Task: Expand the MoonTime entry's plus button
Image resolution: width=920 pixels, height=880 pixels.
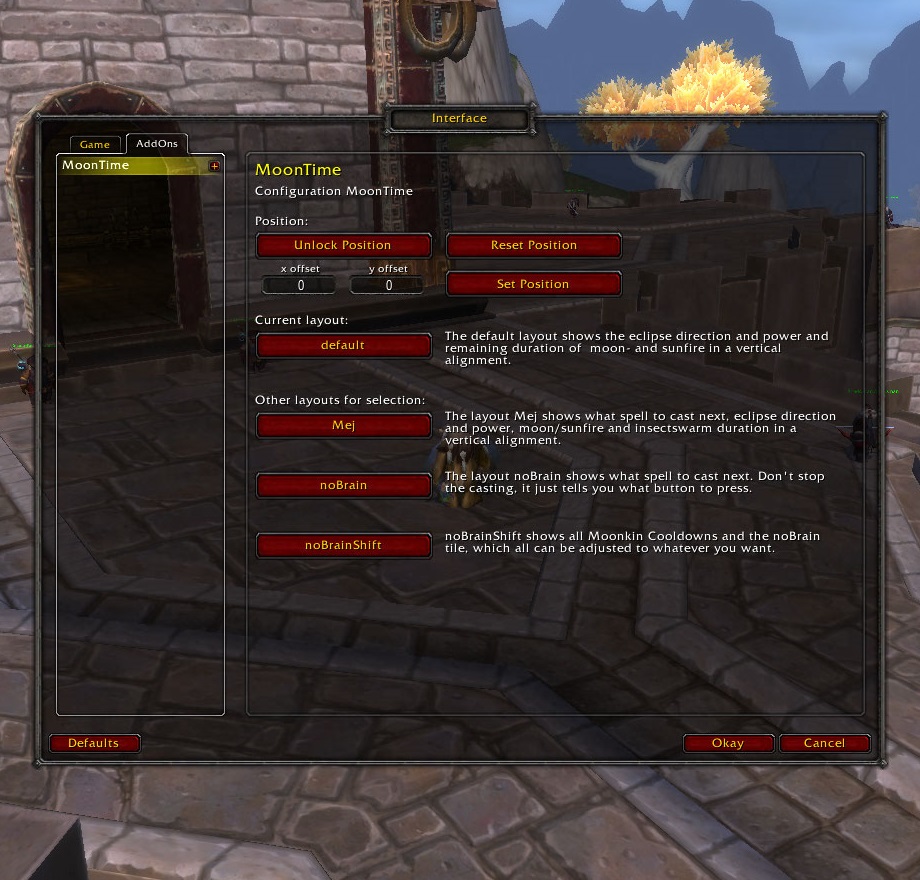Action: click(x=214, y=166)
